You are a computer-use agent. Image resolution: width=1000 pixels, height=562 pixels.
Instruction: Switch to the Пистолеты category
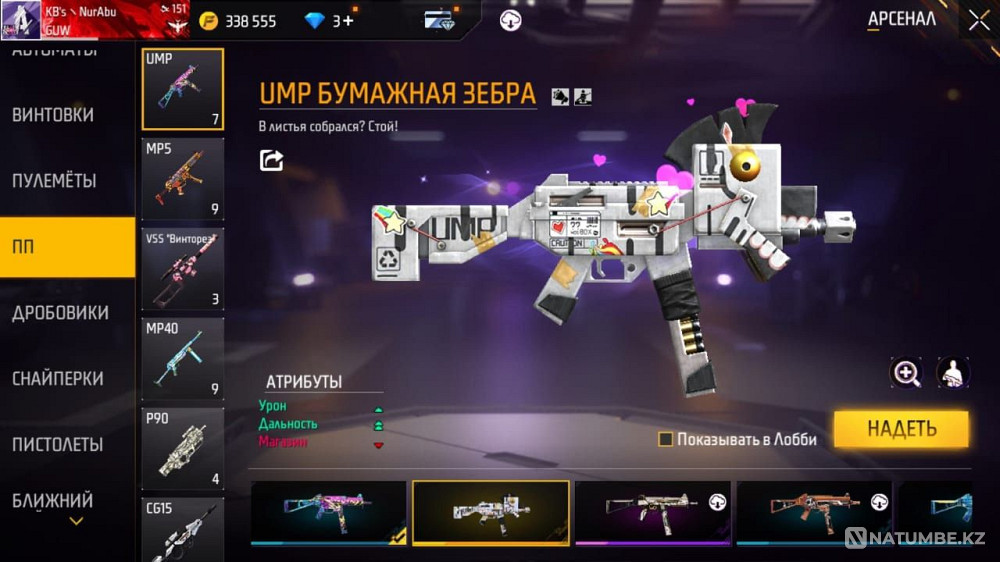click(58, 444)
